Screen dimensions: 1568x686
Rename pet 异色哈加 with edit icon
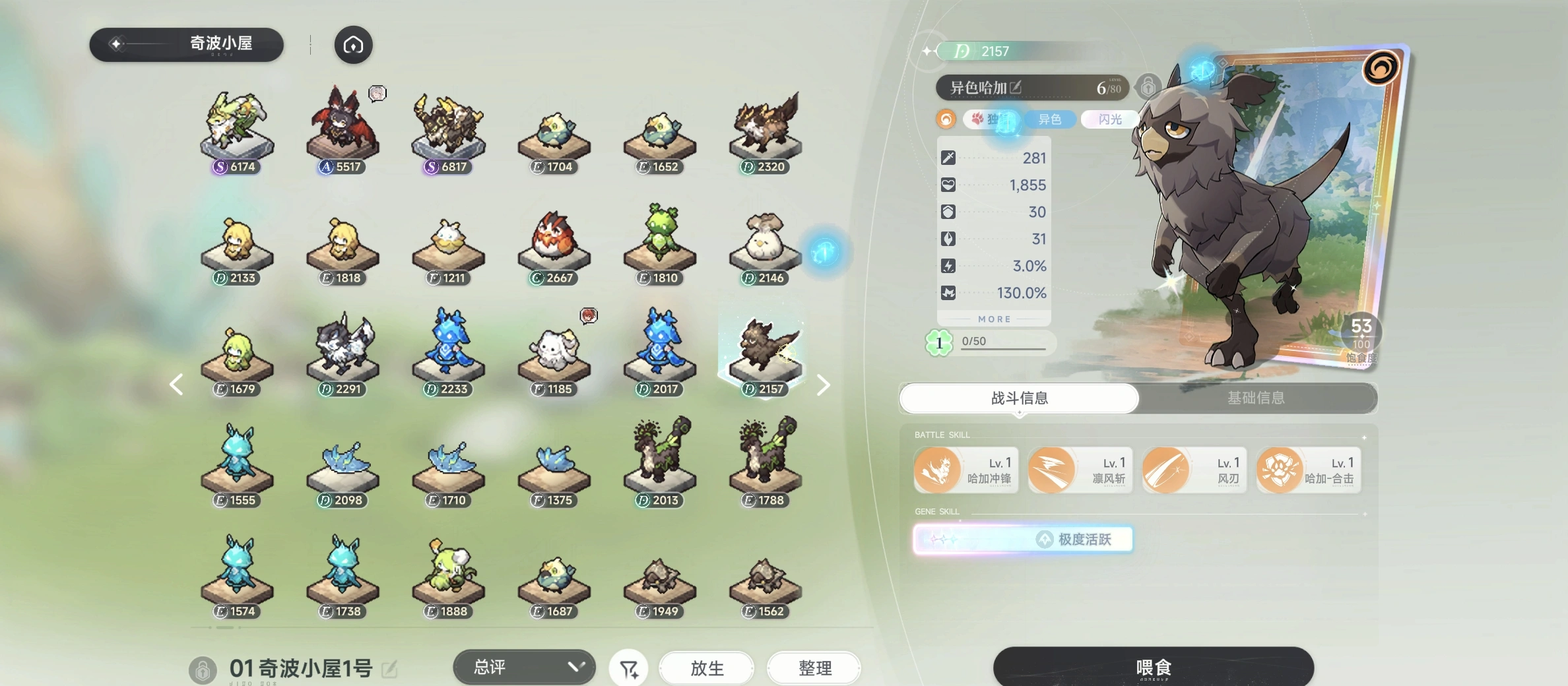tap(1016, 87)
